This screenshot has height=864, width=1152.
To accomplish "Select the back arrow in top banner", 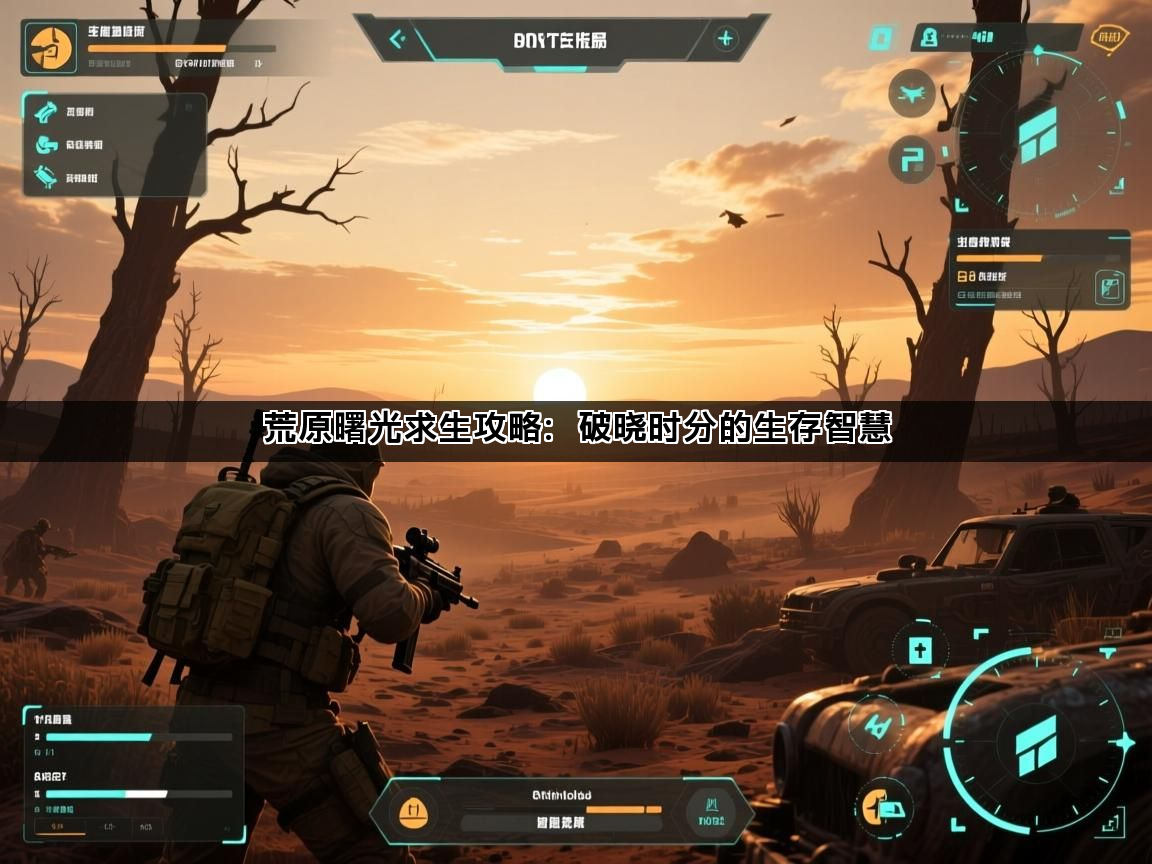I will pos(397,40).
